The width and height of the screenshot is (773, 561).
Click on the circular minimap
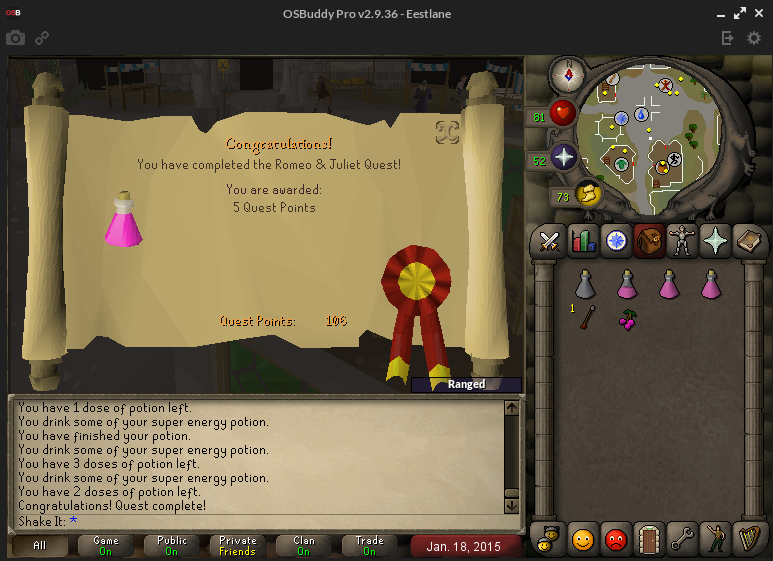pos(654,136)
